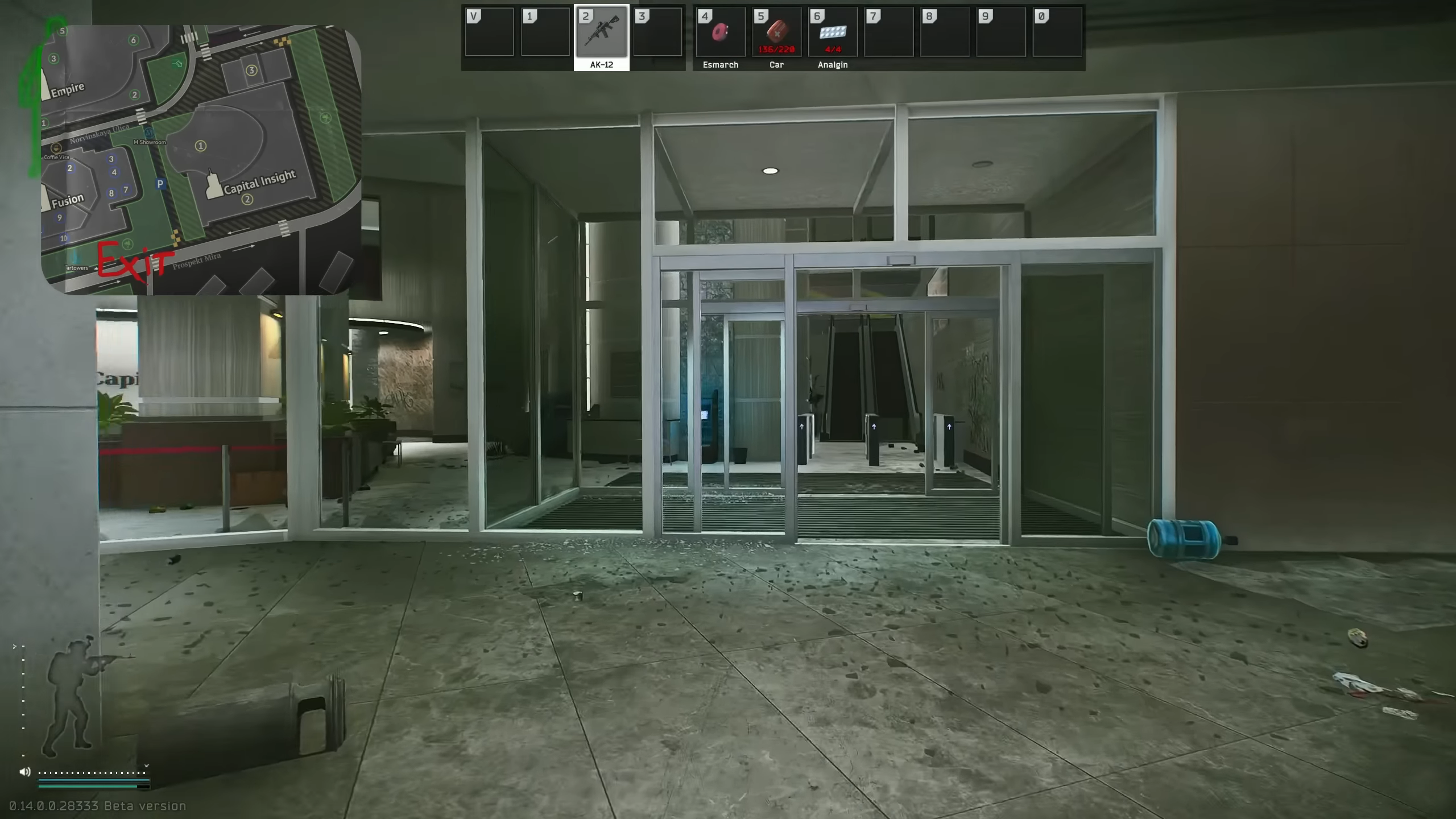Click the small chevron above the stamina bar
Viewport: 1456px width, 819px height.
(x=14, y=646)
